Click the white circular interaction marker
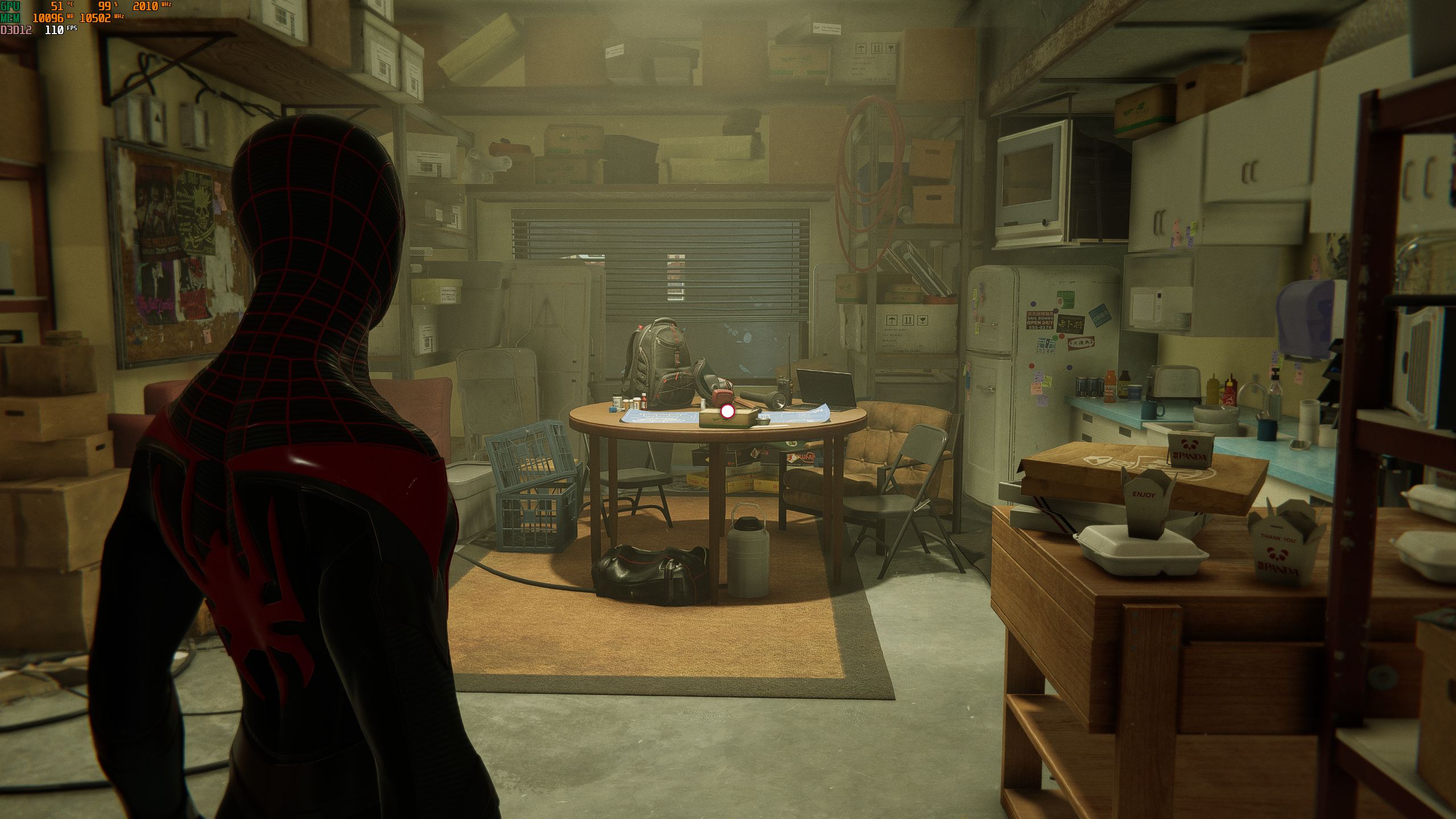Screen dimensions: 1456x819 [x=727, y=412]
